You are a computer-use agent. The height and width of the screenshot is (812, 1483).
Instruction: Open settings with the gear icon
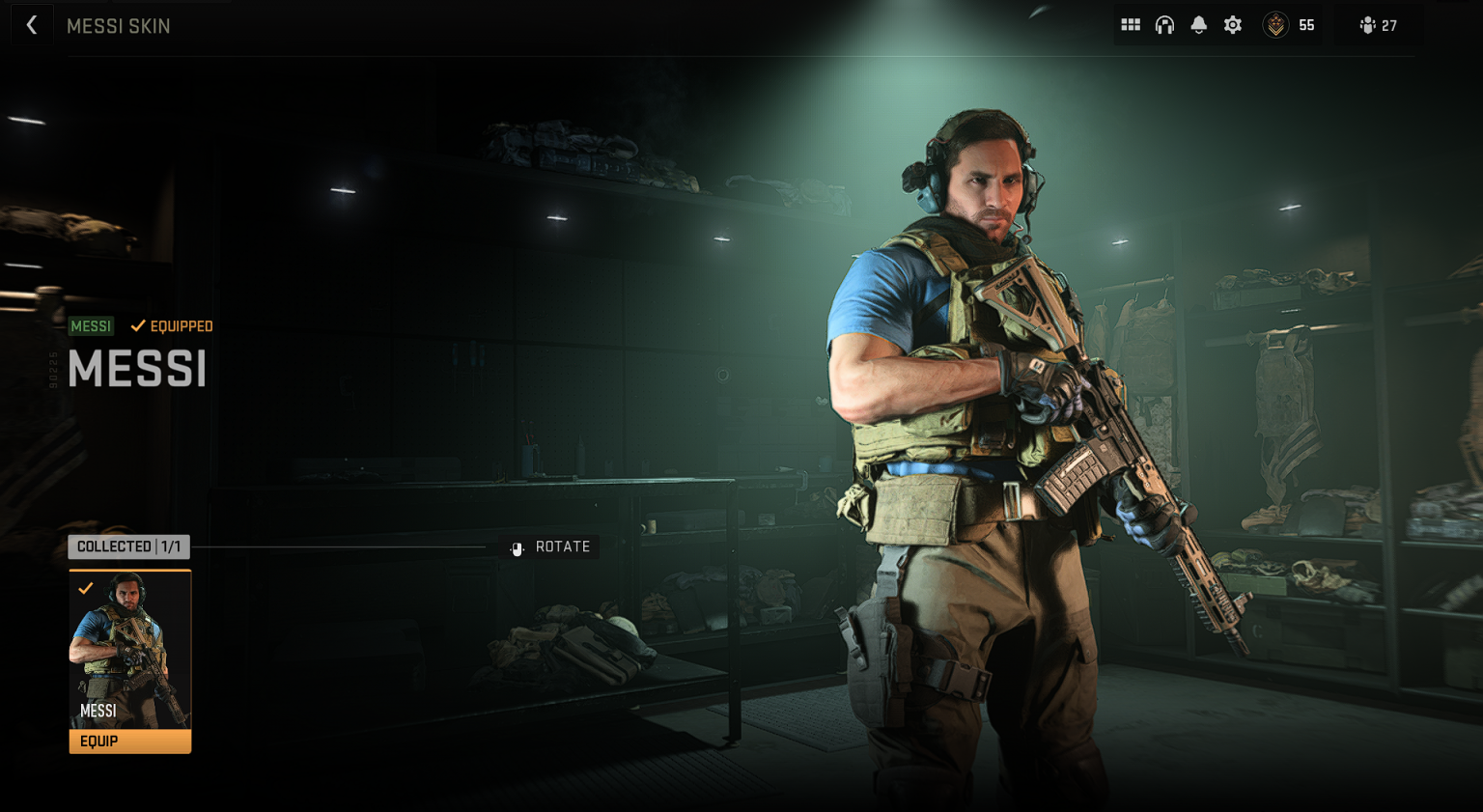(1232, 24)
